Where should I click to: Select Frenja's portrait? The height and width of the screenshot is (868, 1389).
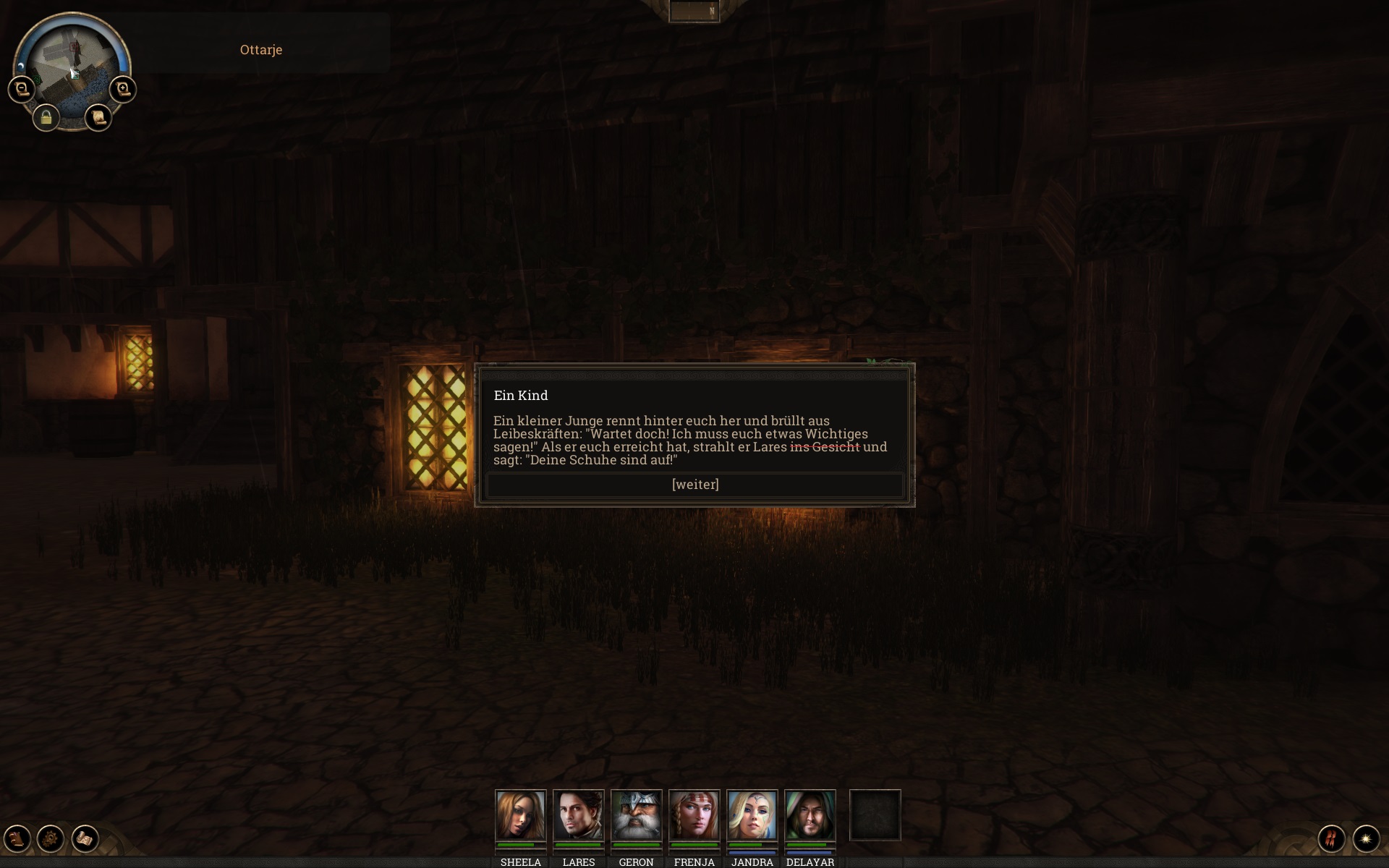[694, 815]
